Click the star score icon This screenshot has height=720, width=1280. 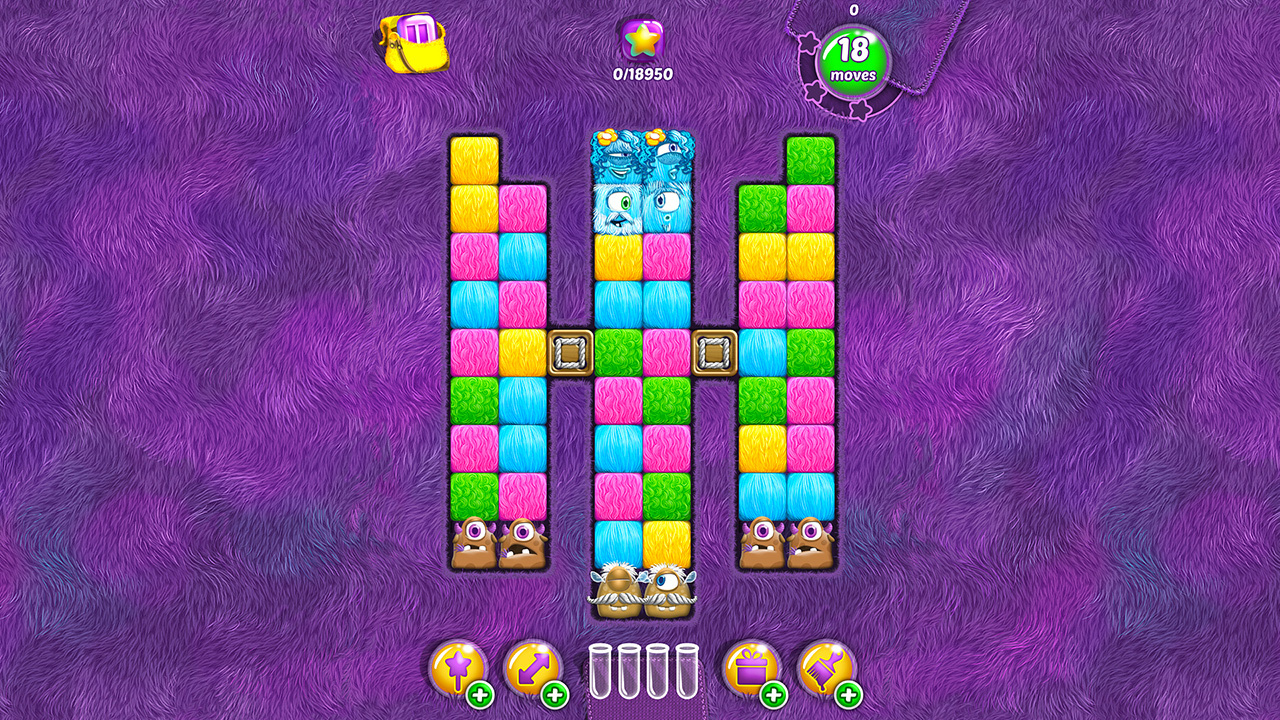coord(643,40)
